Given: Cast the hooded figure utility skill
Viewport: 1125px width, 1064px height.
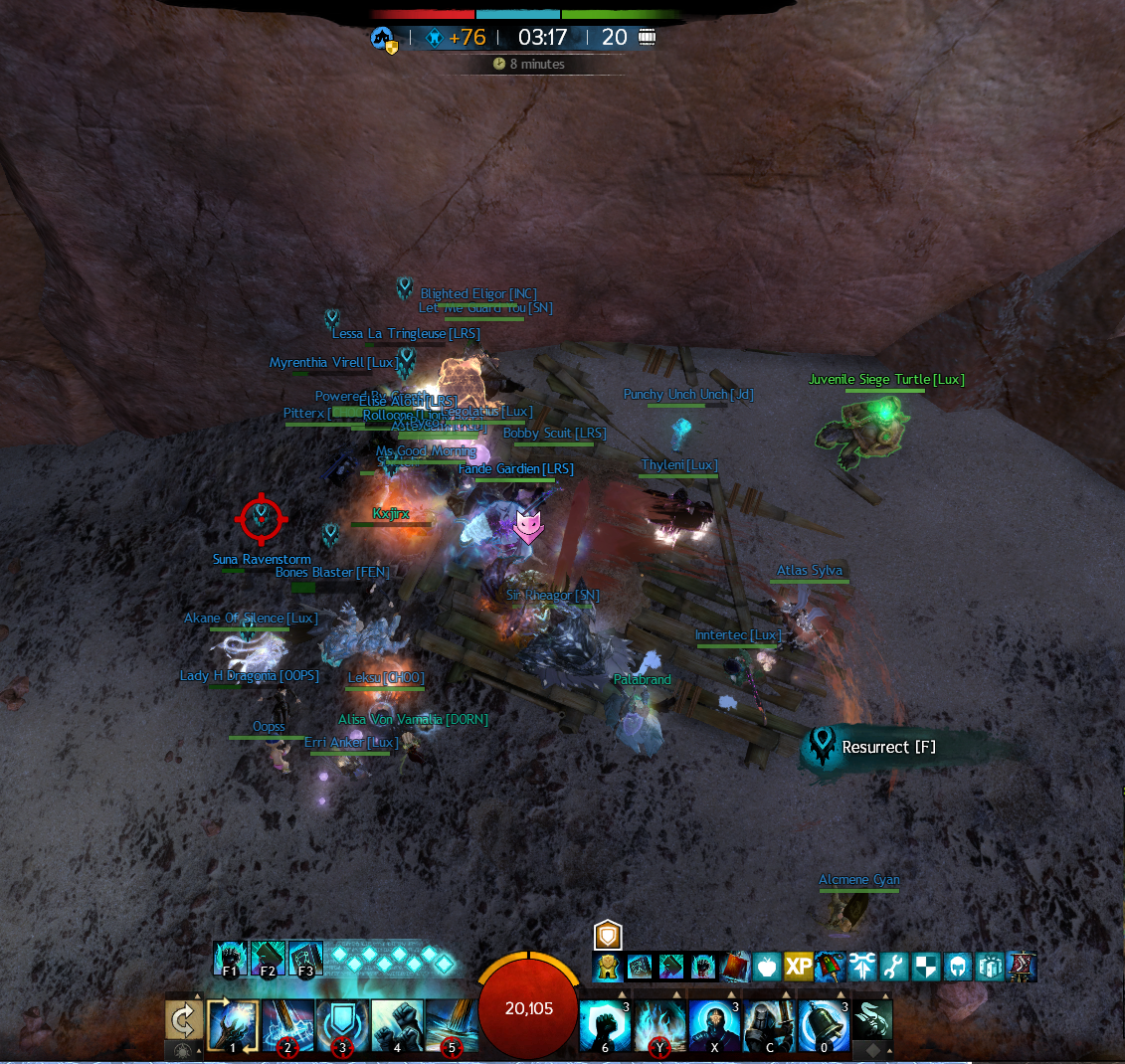Looking at the screenshot, I should 714,1025.
